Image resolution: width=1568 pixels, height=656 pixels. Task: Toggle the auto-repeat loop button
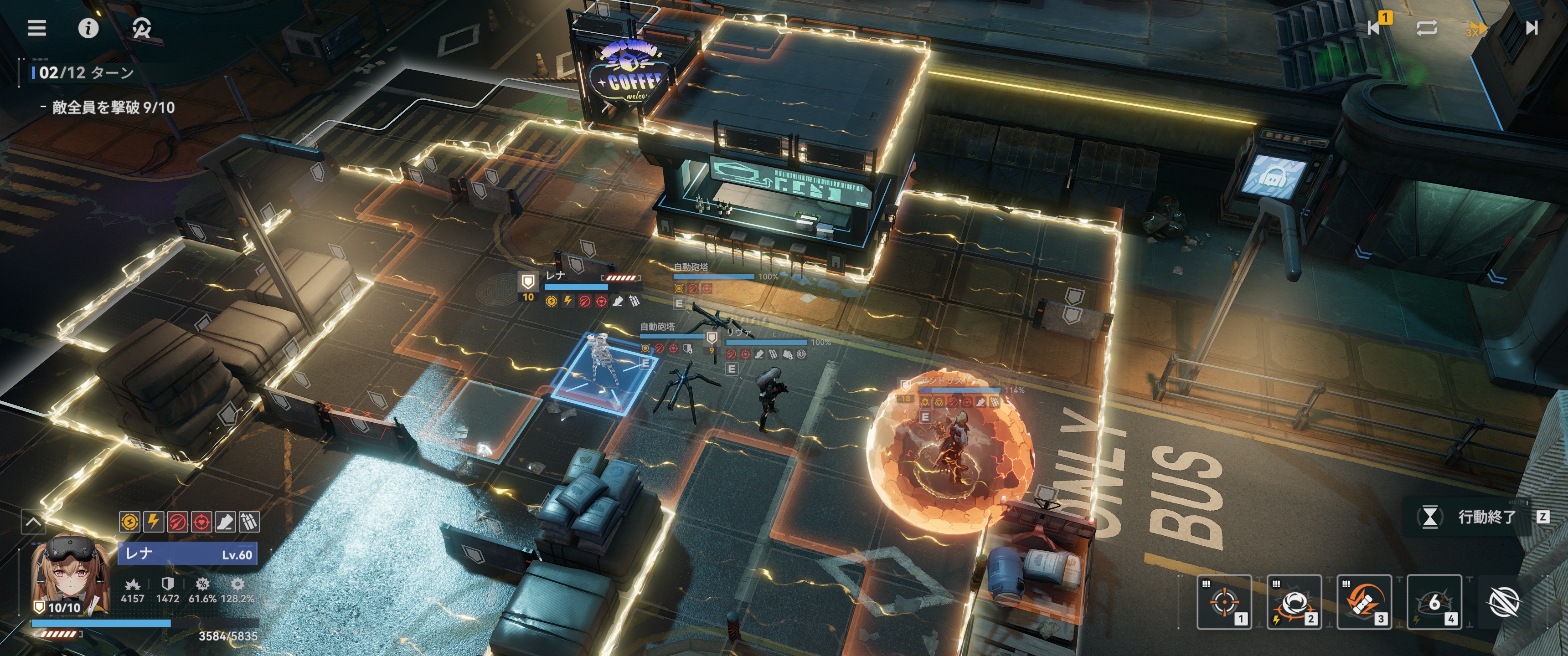pos(1426,28)
